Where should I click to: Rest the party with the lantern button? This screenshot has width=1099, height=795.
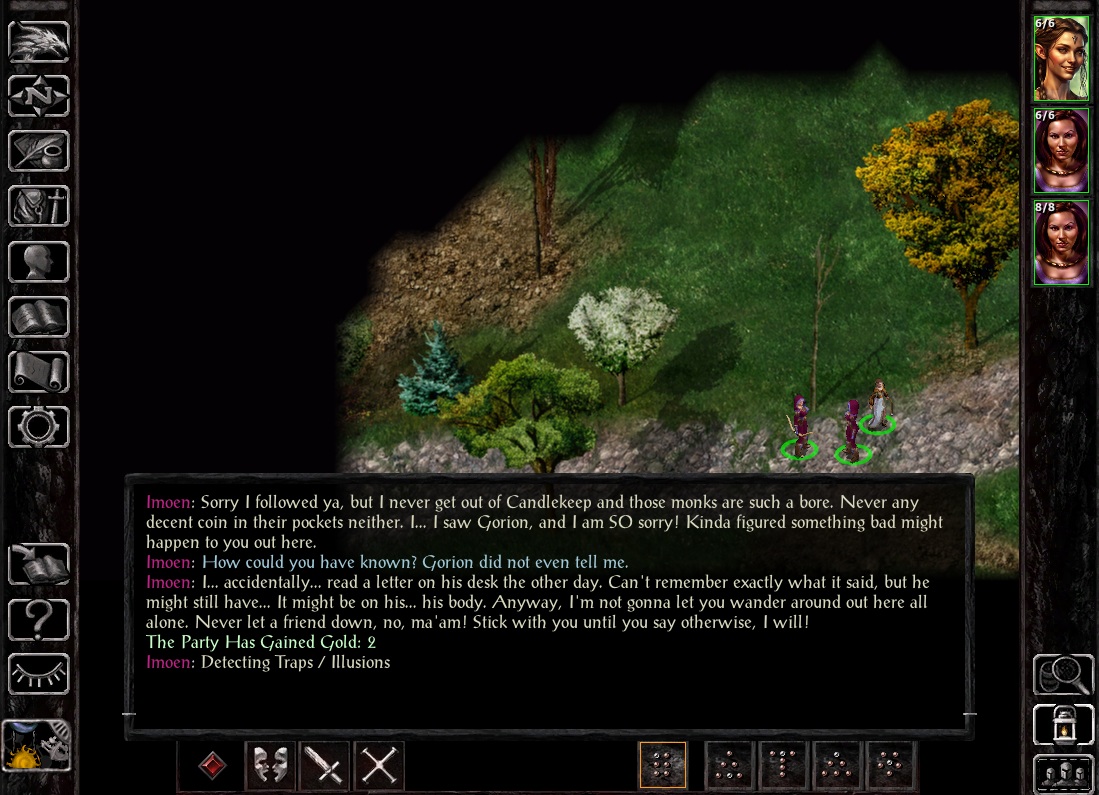[1062, 724]
